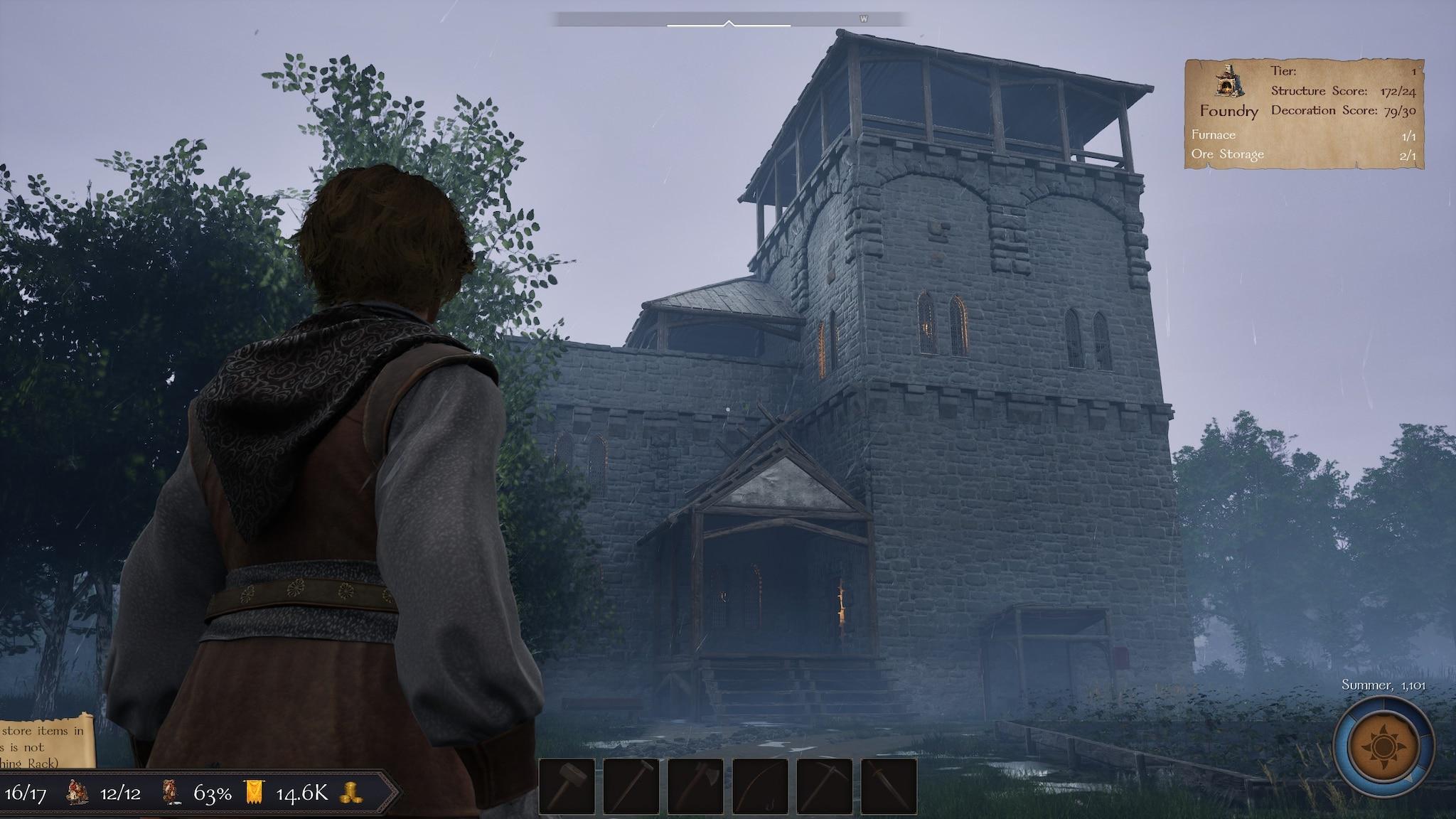Select the wooden mallet hotbar slot
The width and height of the screenshot is (1456, 819).
tap(567, 786)
